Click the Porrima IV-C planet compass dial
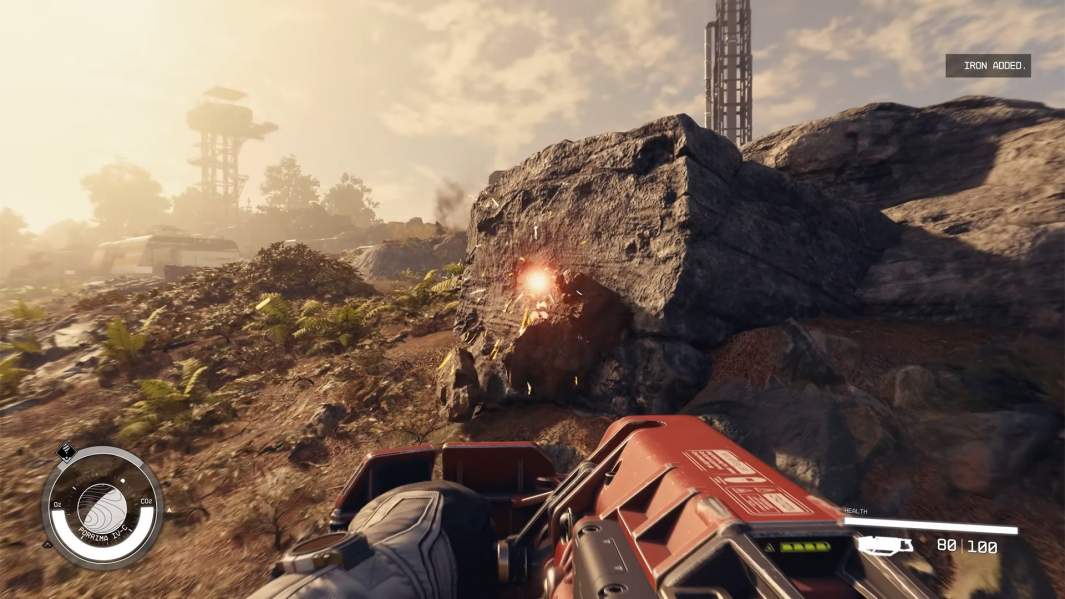 click(x=101, y=506)
